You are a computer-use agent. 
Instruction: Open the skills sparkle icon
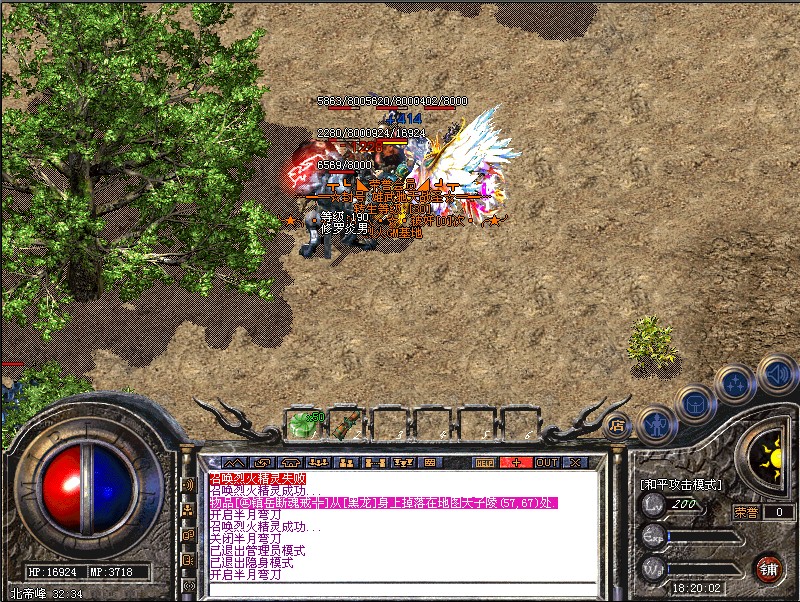point(734,383)
